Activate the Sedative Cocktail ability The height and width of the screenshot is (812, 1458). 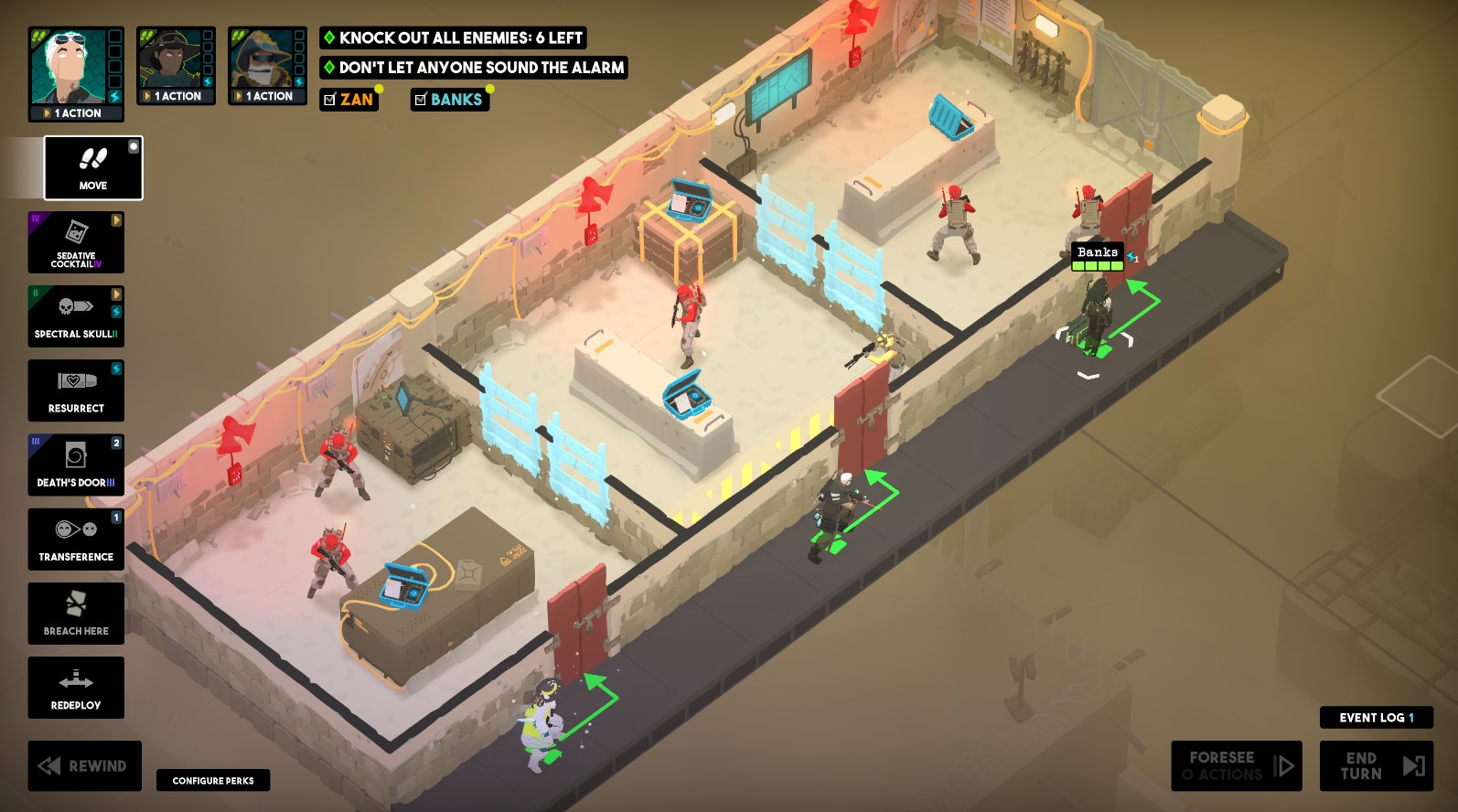[x=76, y=242]
